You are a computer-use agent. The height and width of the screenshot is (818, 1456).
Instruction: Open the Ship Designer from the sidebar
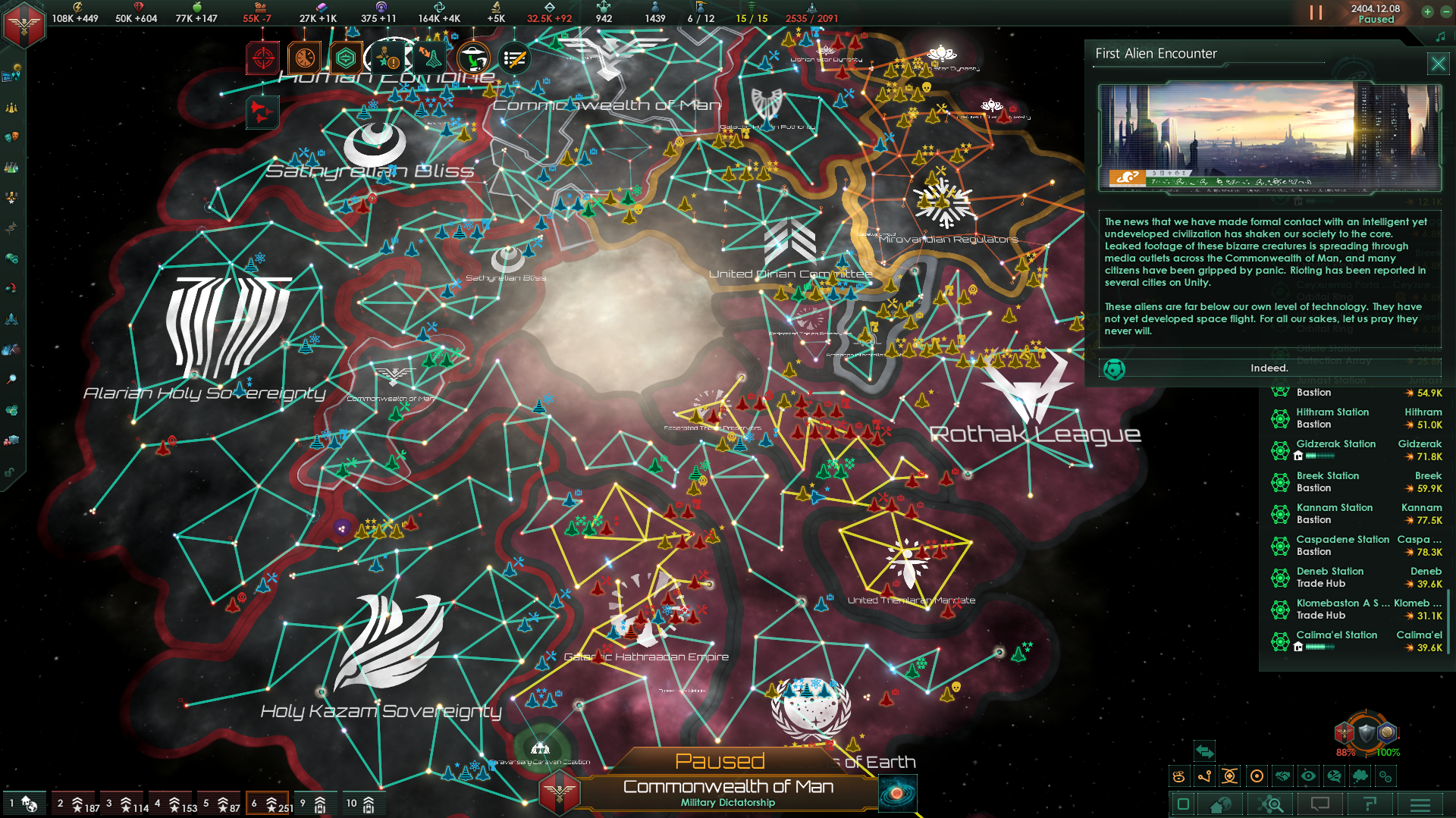11,318
